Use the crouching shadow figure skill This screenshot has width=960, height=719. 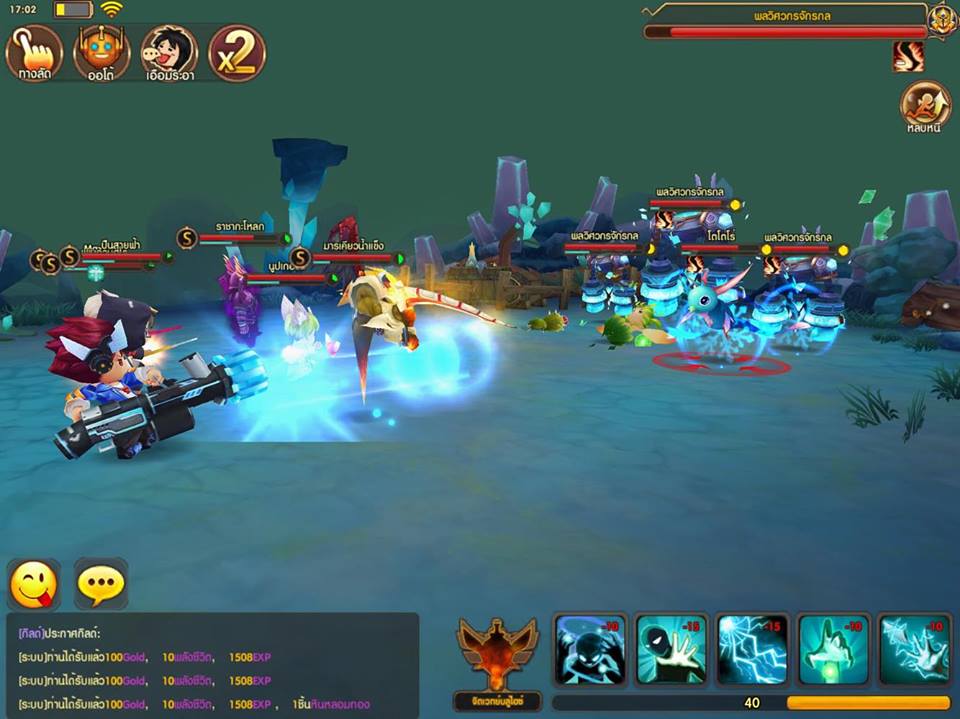click(590, 650)
